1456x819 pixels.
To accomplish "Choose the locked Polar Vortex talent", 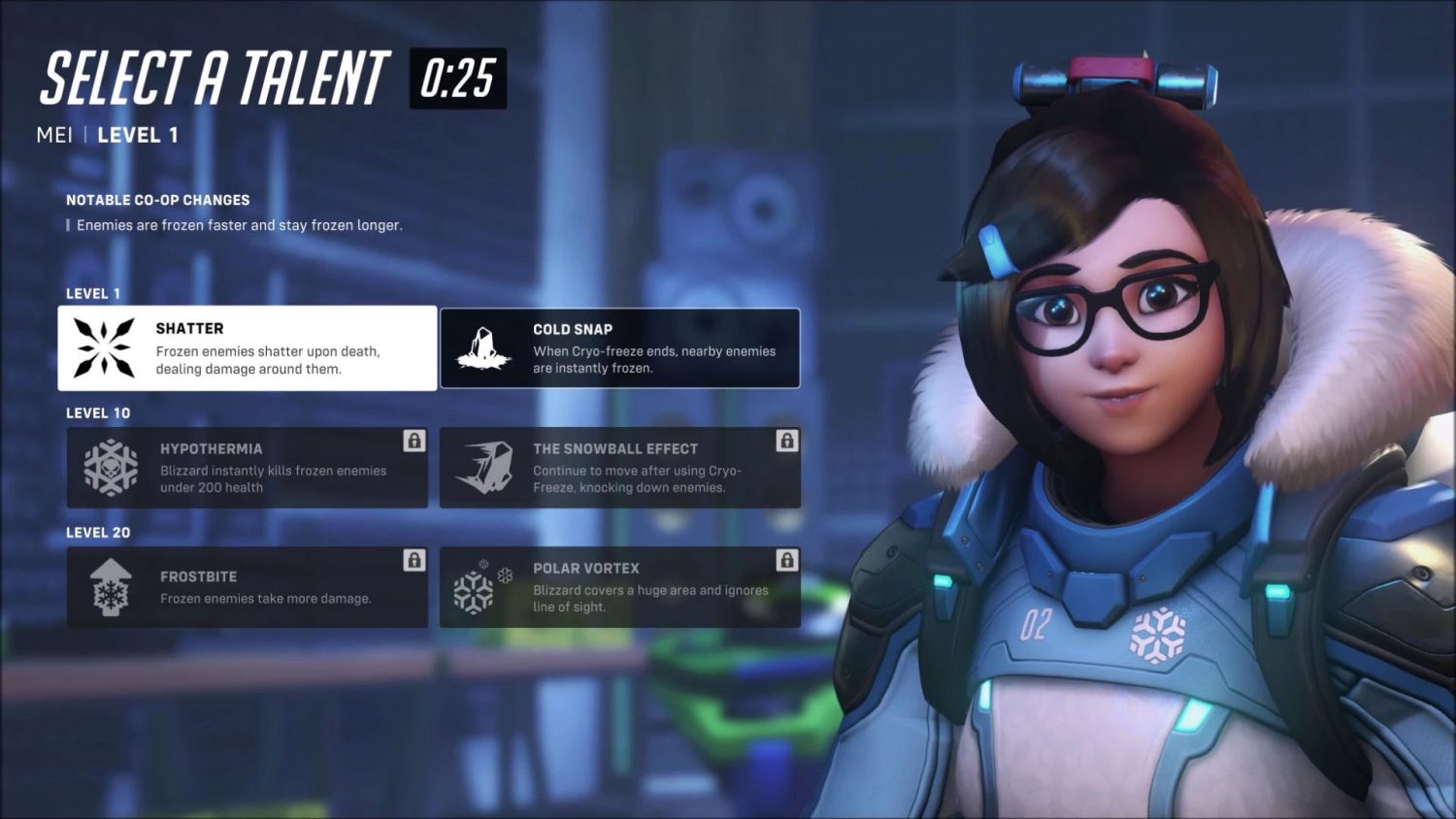I will (x=620, y=587).
